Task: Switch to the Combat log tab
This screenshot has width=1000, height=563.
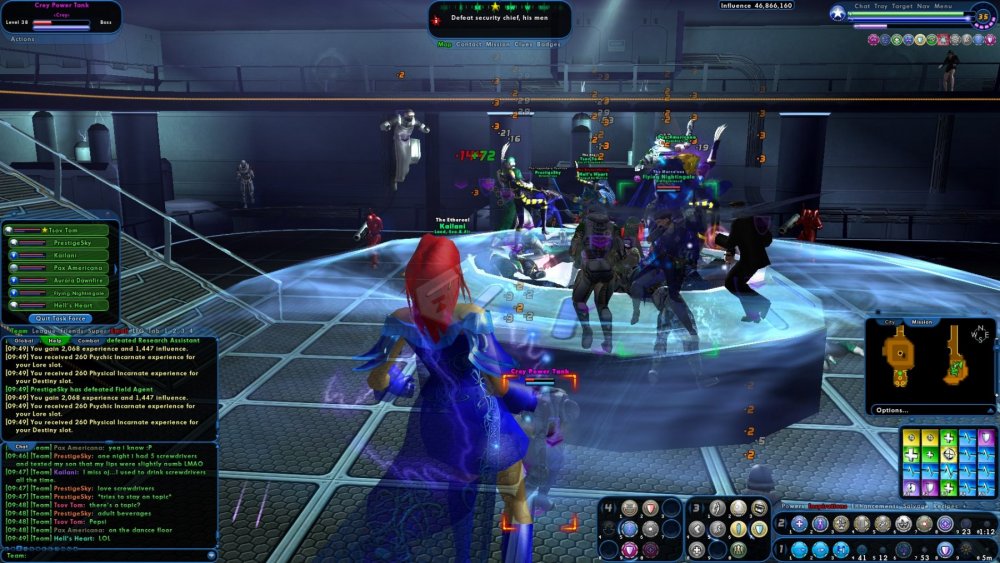Action: [89, 340]
